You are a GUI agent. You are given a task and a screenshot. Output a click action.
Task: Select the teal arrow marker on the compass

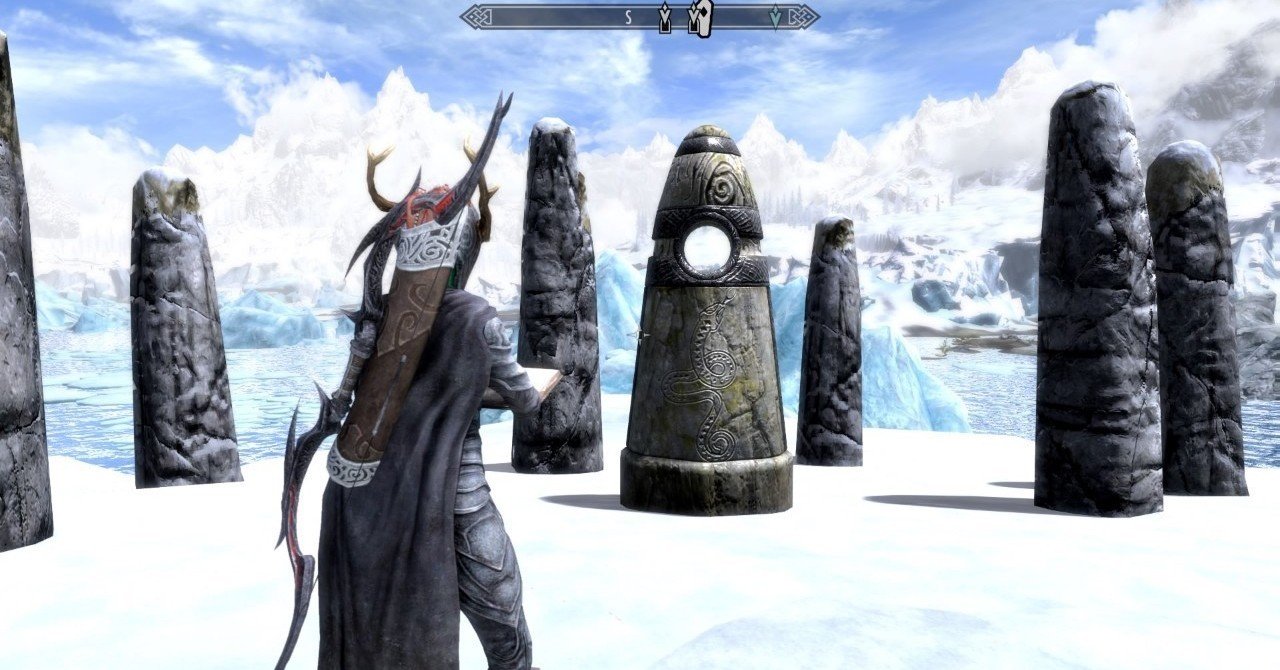point(775,17)
